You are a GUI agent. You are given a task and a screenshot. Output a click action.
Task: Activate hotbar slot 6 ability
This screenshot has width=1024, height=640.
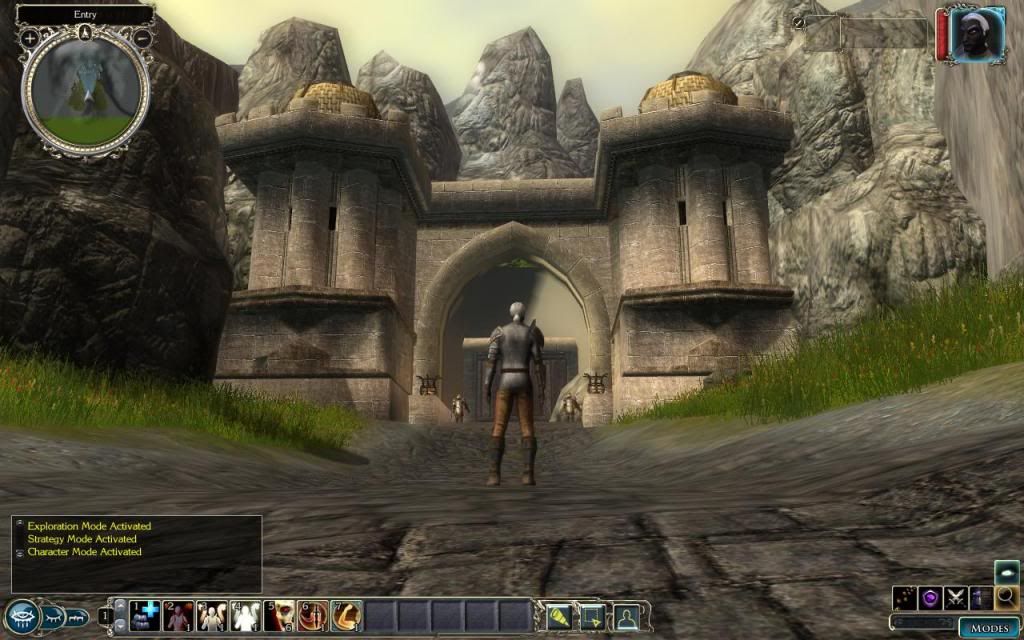(313, 615)
